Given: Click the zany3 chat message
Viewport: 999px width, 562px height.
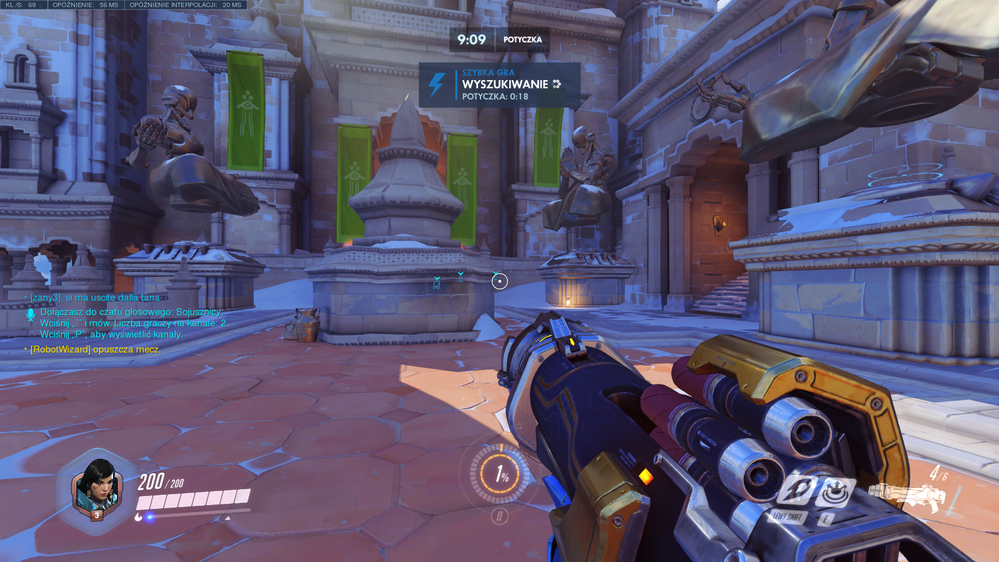Looking at the screenshot, I should 94,297.
